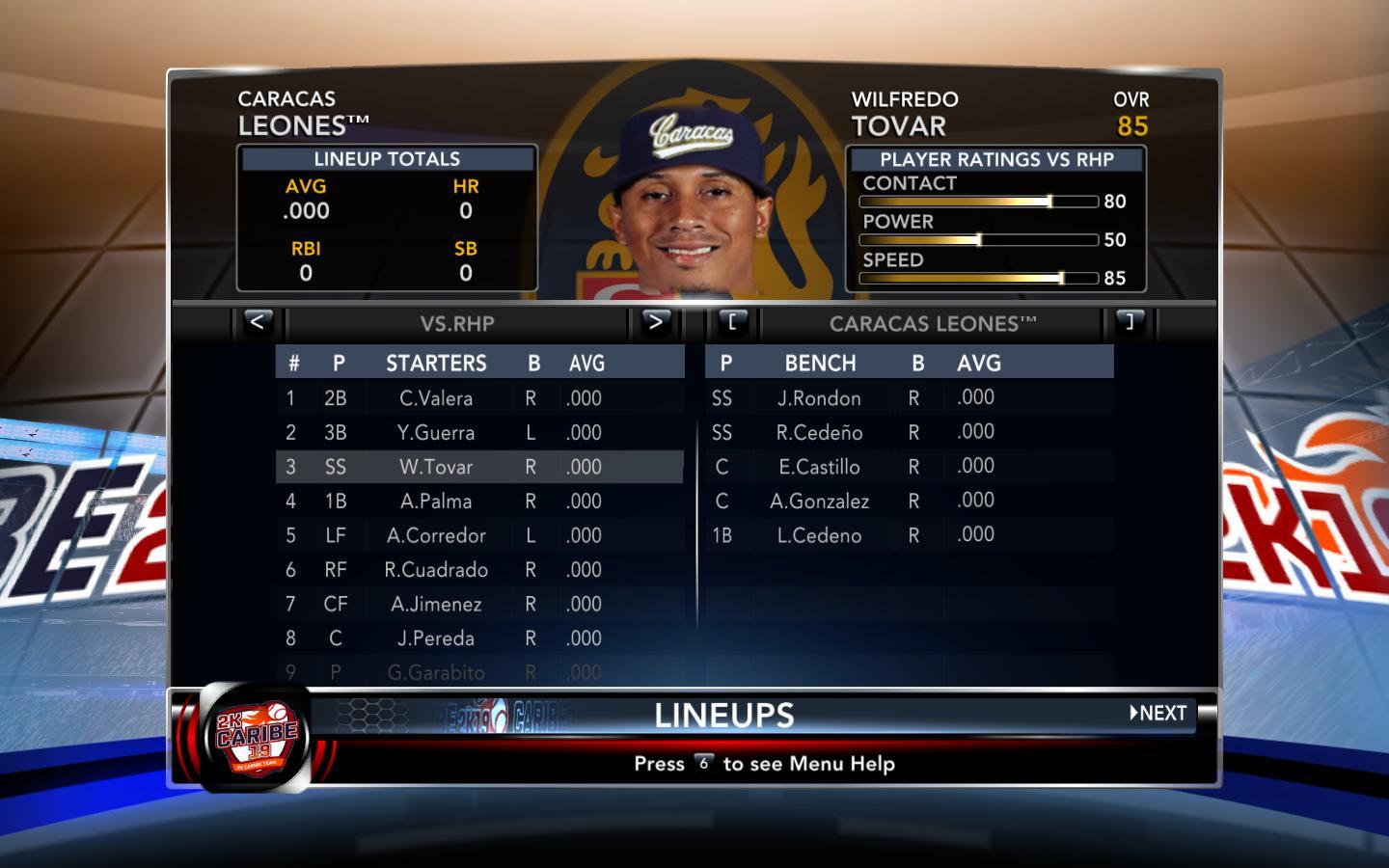Viewport: 1389px width, 868px height.
Task: Select R.Cuadrado in right field
Action: tap(436, 570)
